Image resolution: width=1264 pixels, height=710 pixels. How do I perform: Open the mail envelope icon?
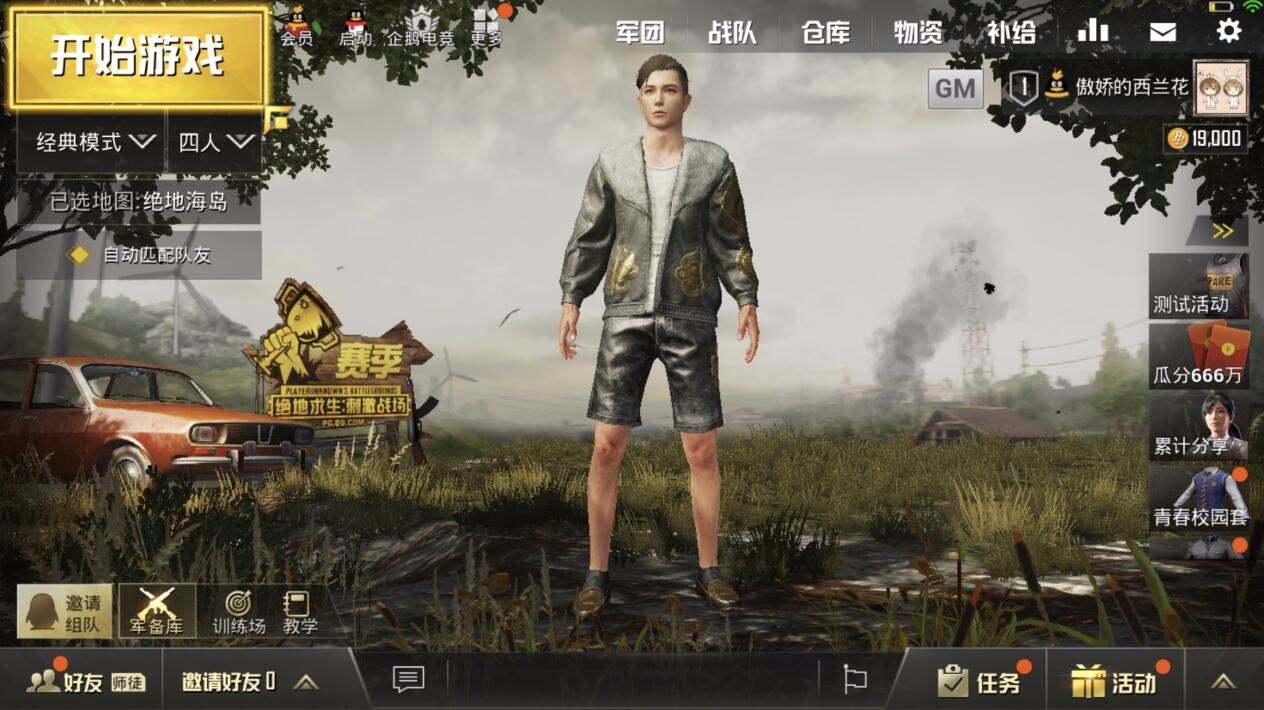click(1162, 32)
